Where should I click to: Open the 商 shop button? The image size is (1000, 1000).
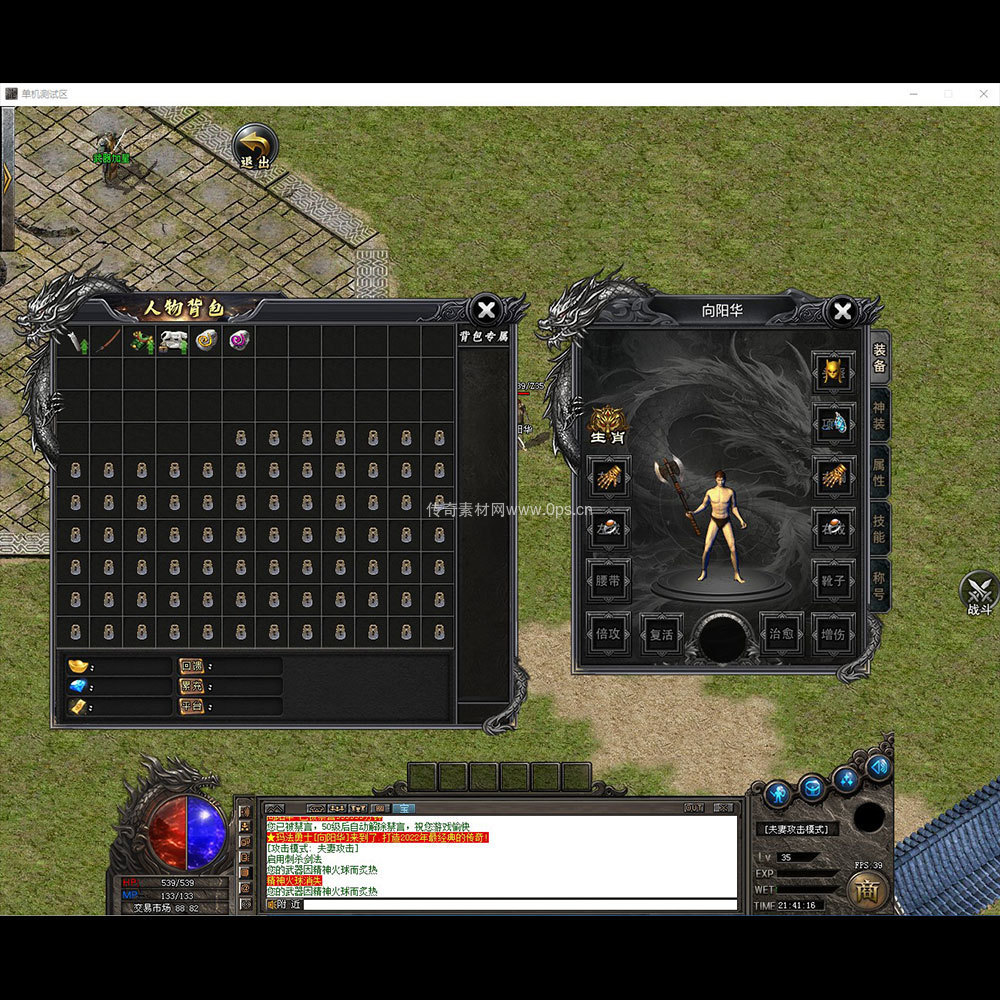(867, 891)
